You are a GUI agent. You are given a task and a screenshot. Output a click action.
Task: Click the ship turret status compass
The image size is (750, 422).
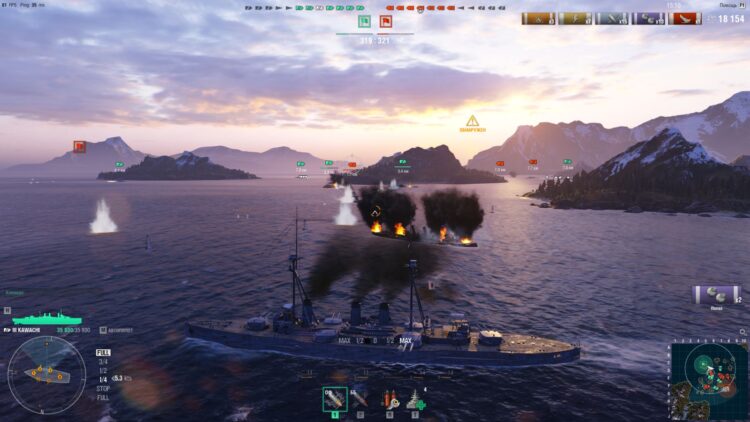[46, 374]
